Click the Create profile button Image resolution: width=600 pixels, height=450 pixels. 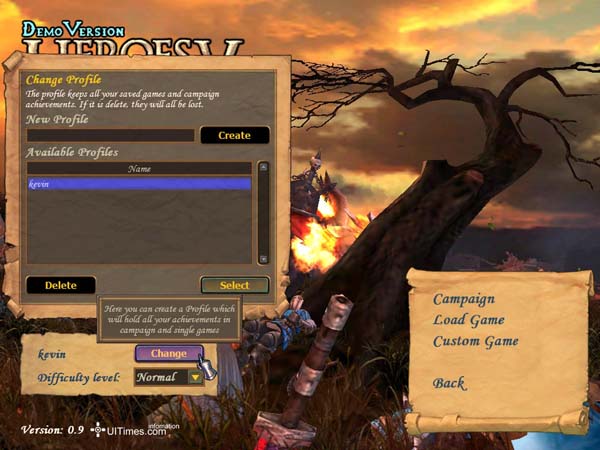click(234, 135)
